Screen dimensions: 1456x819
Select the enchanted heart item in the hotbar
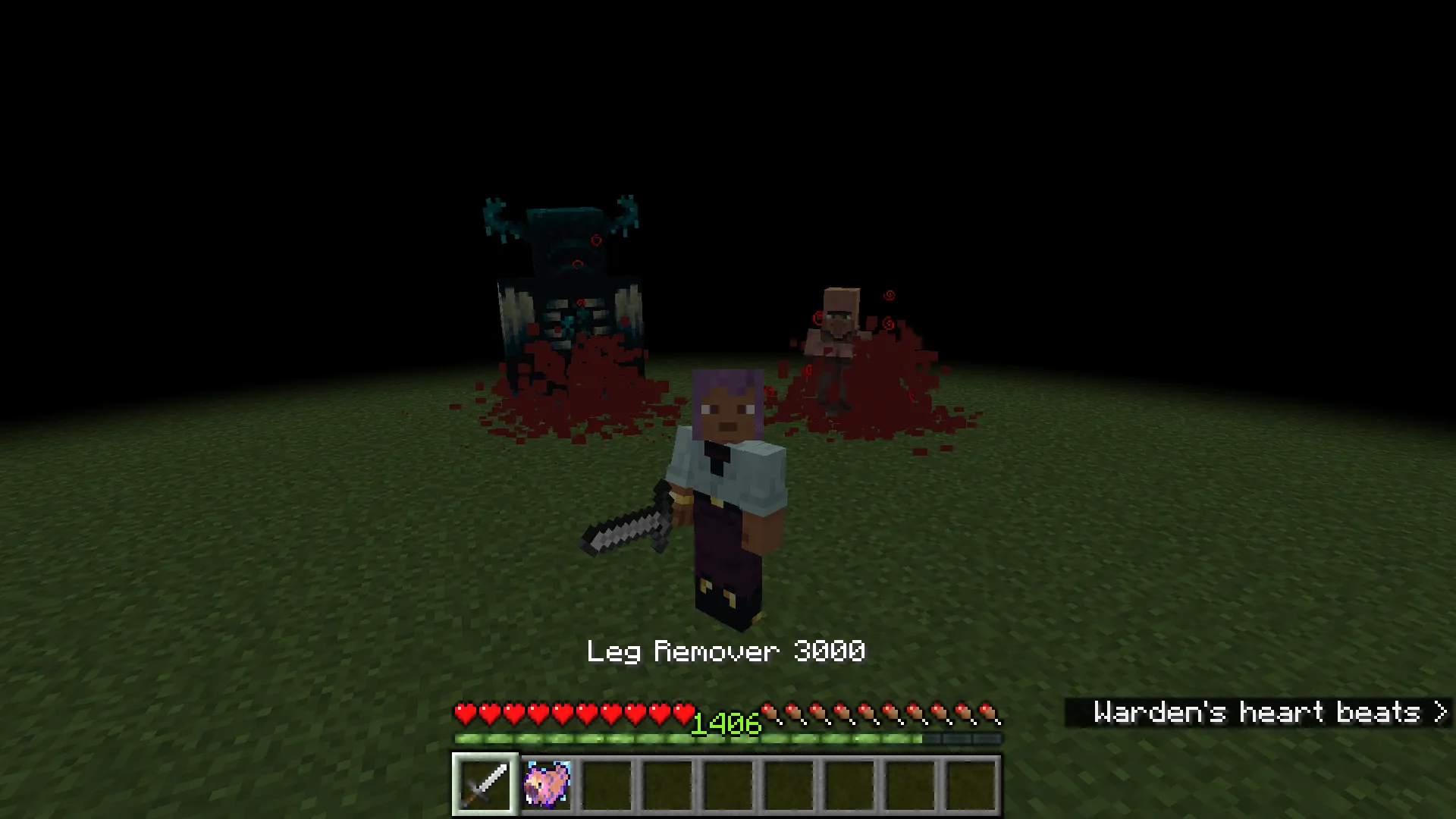click(x=545, y=783)
